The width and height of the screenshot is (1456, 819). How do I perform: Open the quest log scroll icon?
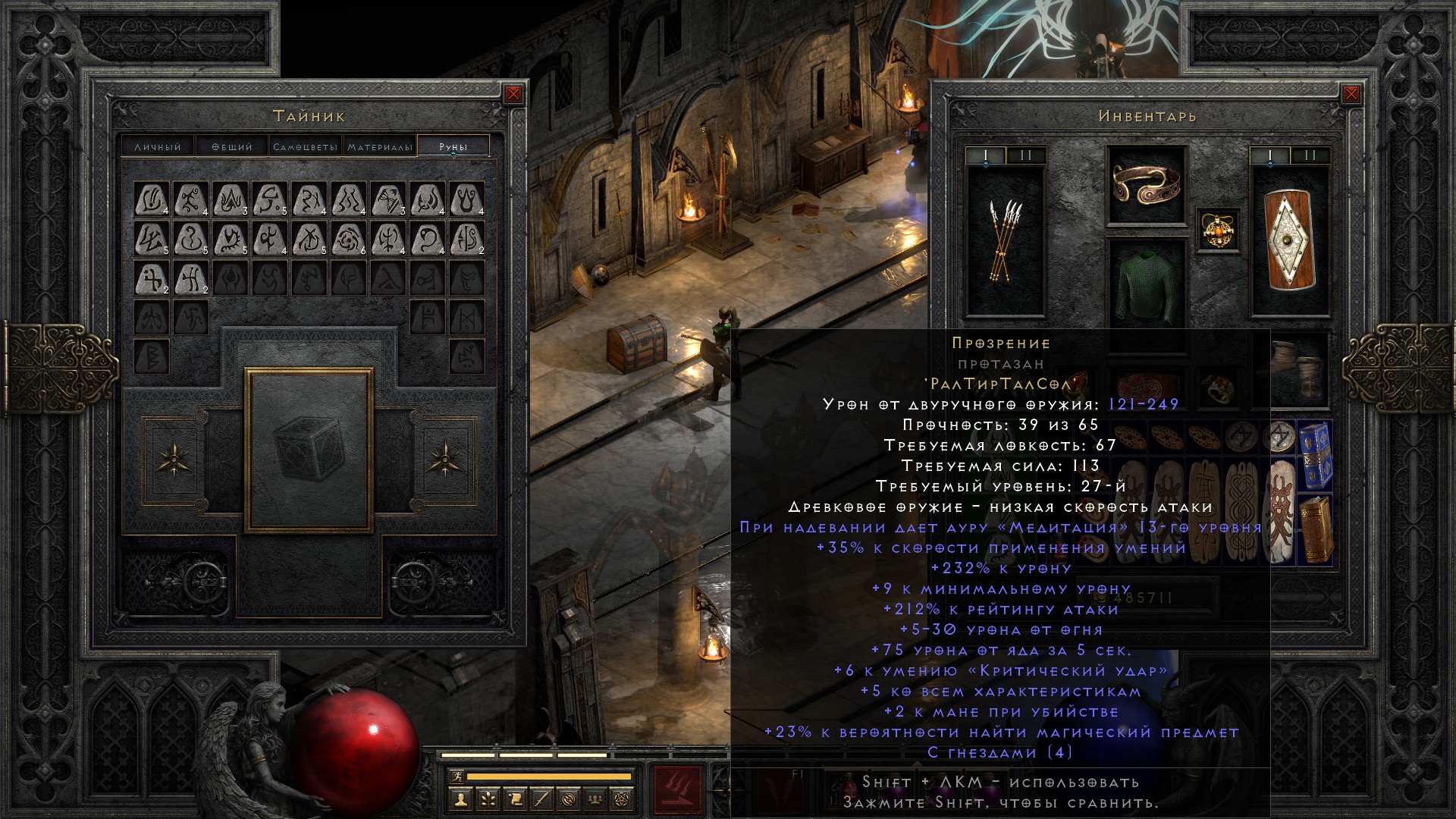tap(515, 799)
